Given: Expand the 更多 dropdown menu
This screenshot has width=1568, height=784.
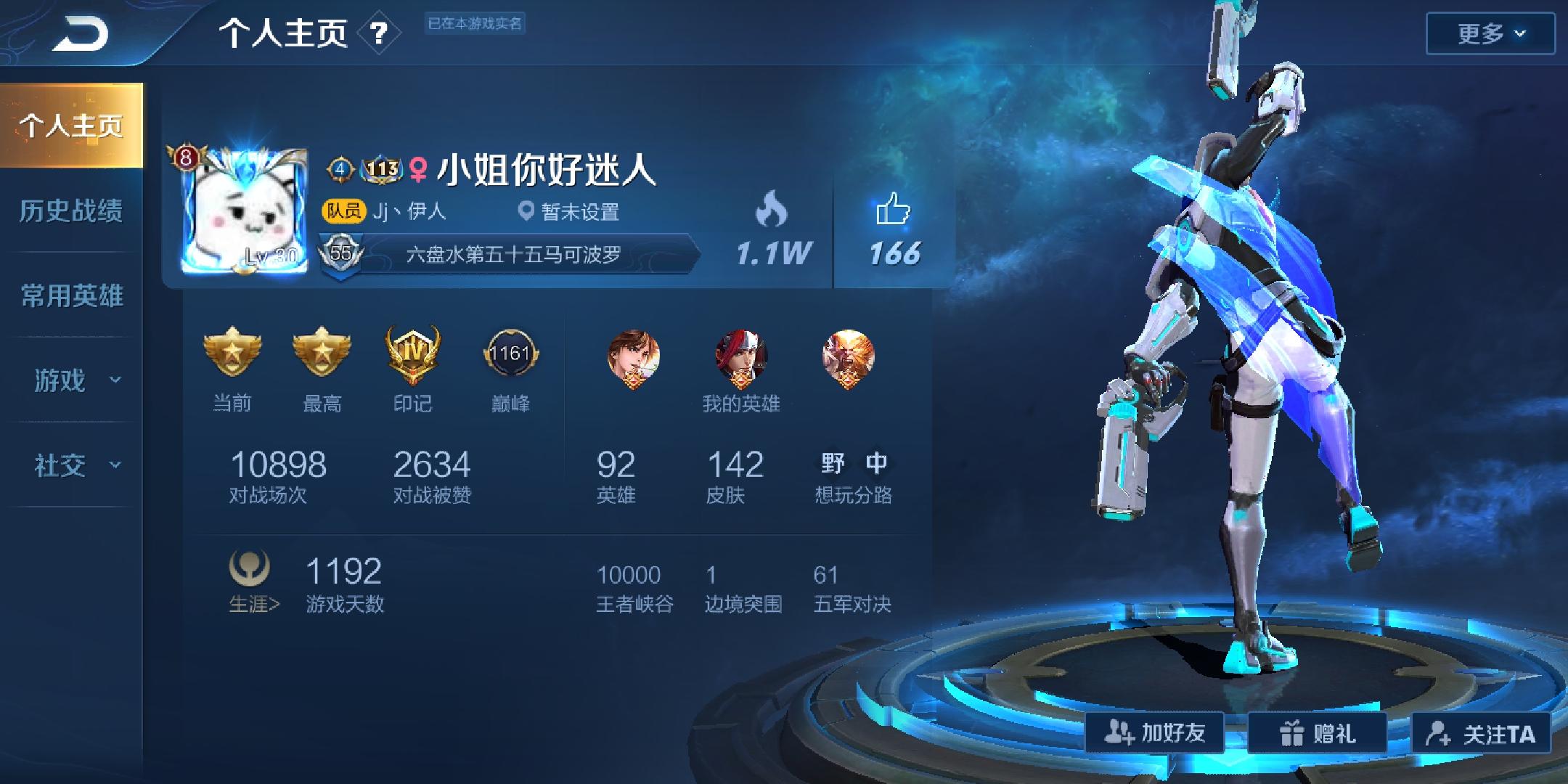Looking at the screenshot, I should point(1489,32).
